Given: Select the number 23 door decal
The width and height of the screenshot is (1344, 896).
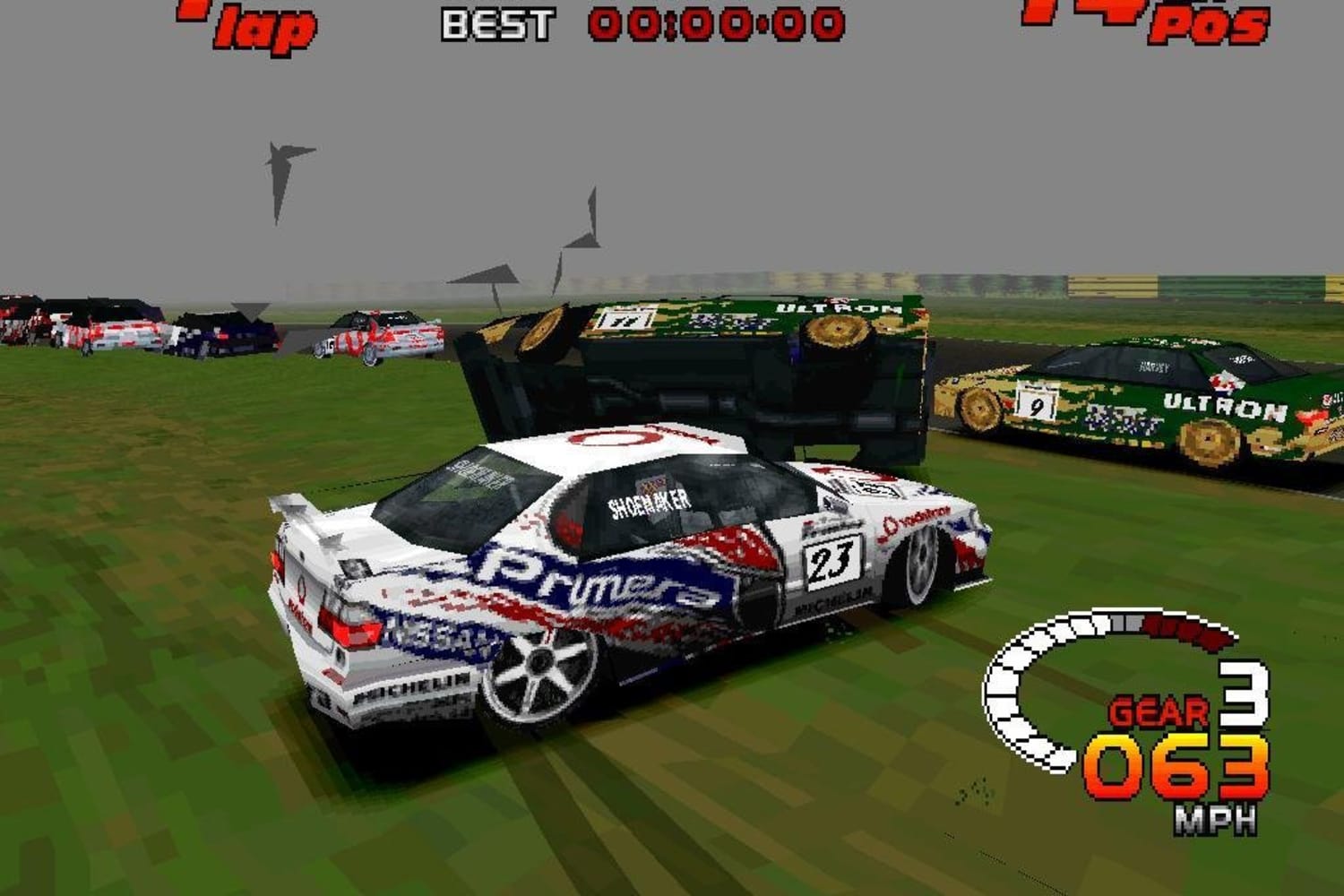Looking at the screenshot, I should tap(833, 563).
